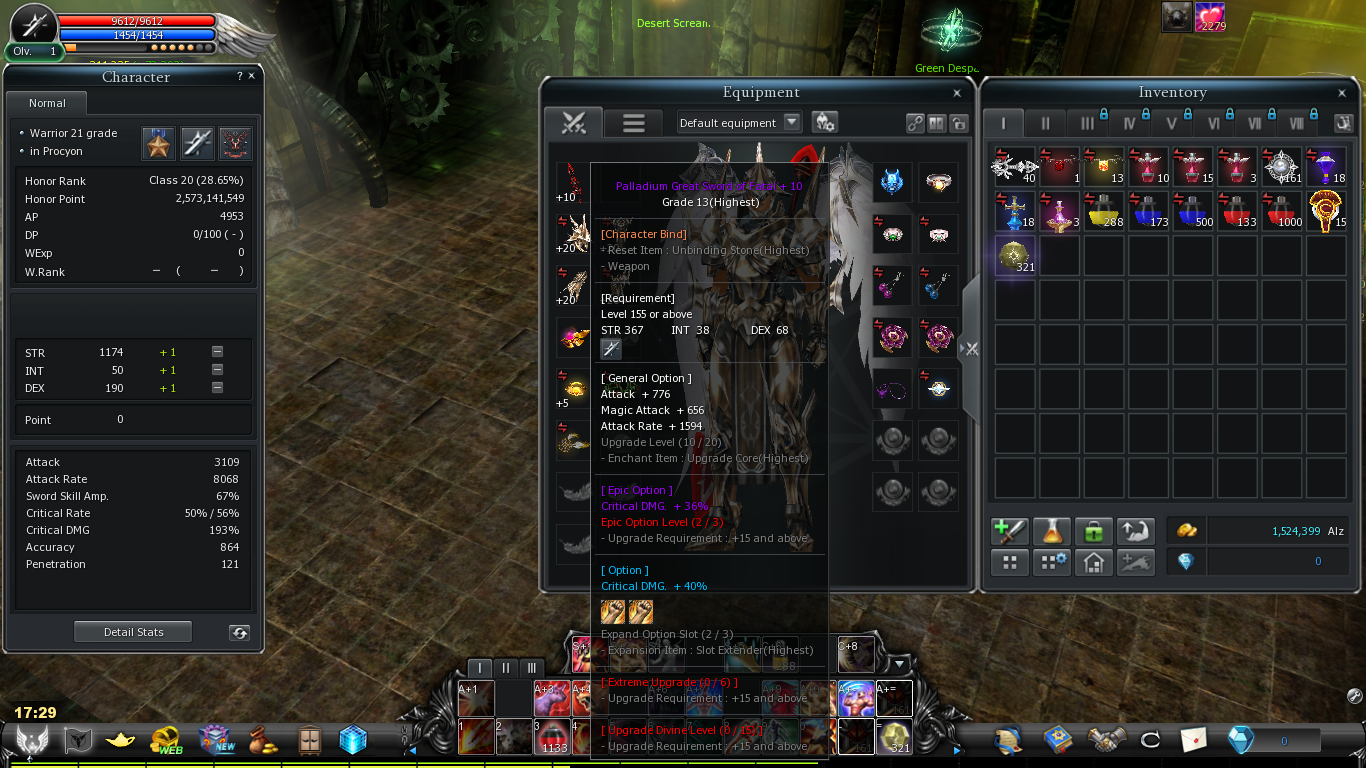Switch to hotbar page II
Image resolution: width=1366 pixels, height=768 pixels.
click(506, 668)
